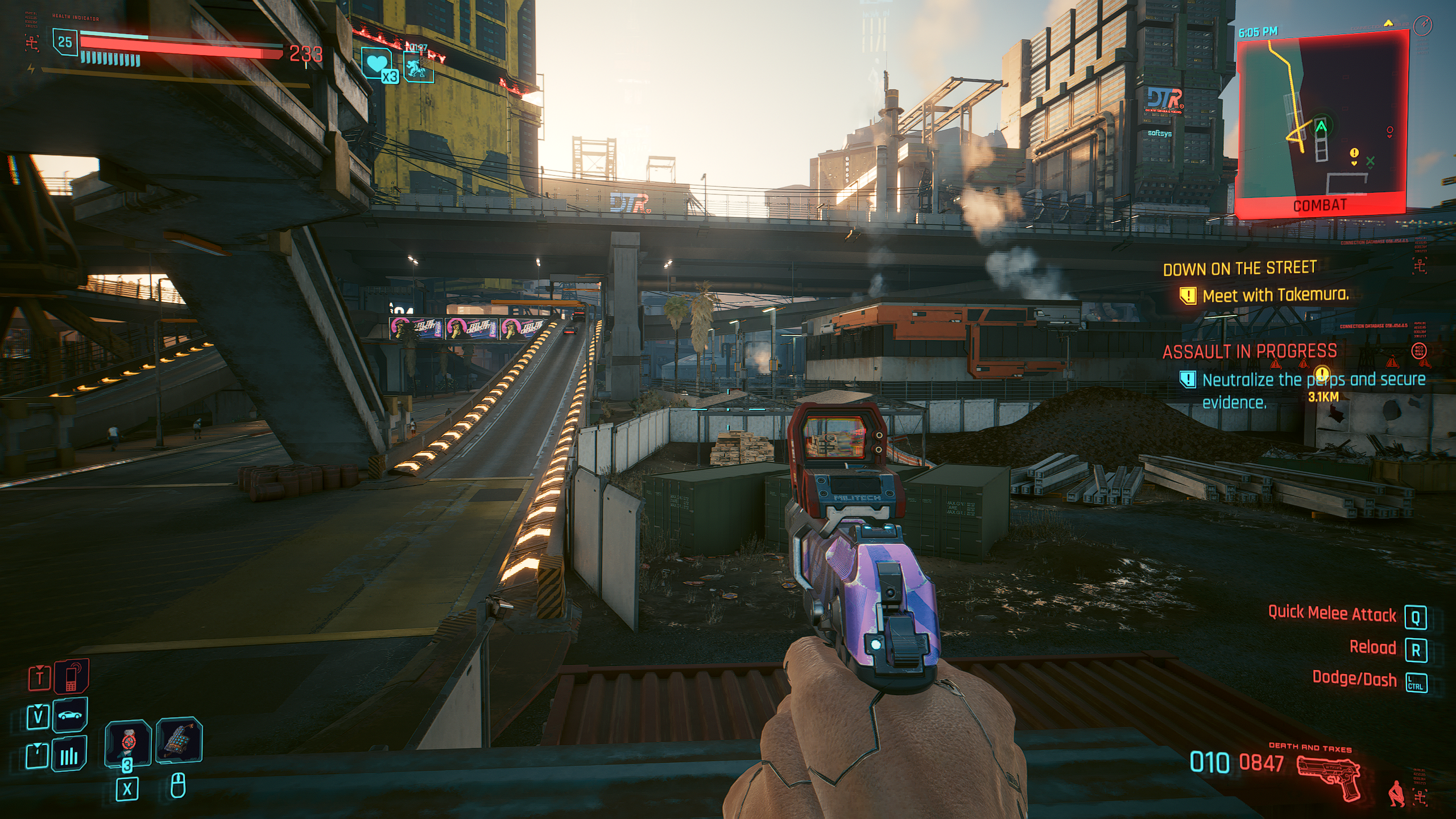Select the yellow quest marker on the minimap
The image size is (1456, 819).
(1354, 153)
